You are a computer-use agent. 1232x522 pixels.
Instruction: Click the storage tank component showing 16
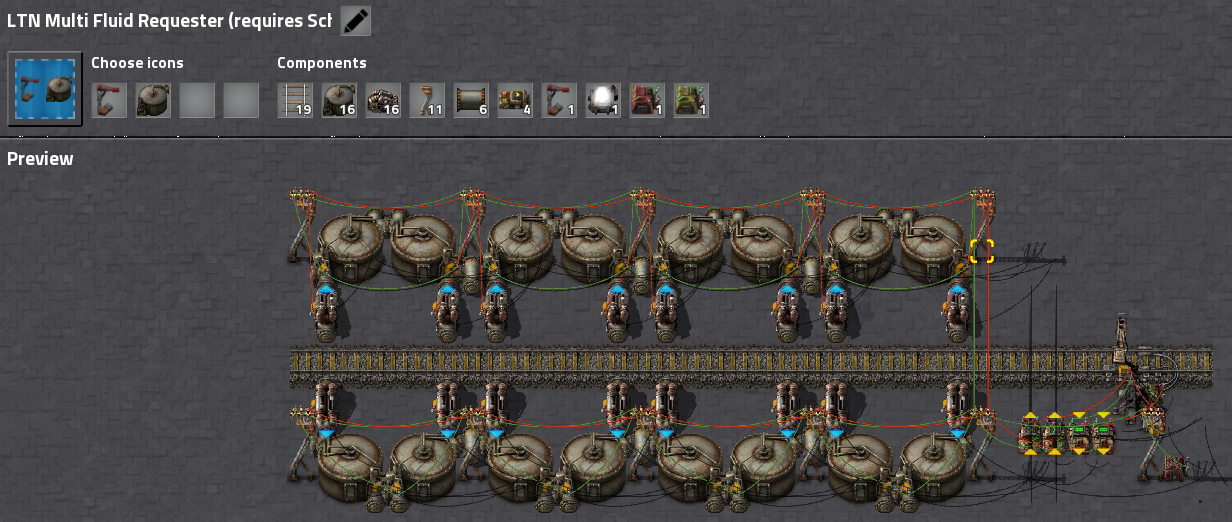point(339,100)
